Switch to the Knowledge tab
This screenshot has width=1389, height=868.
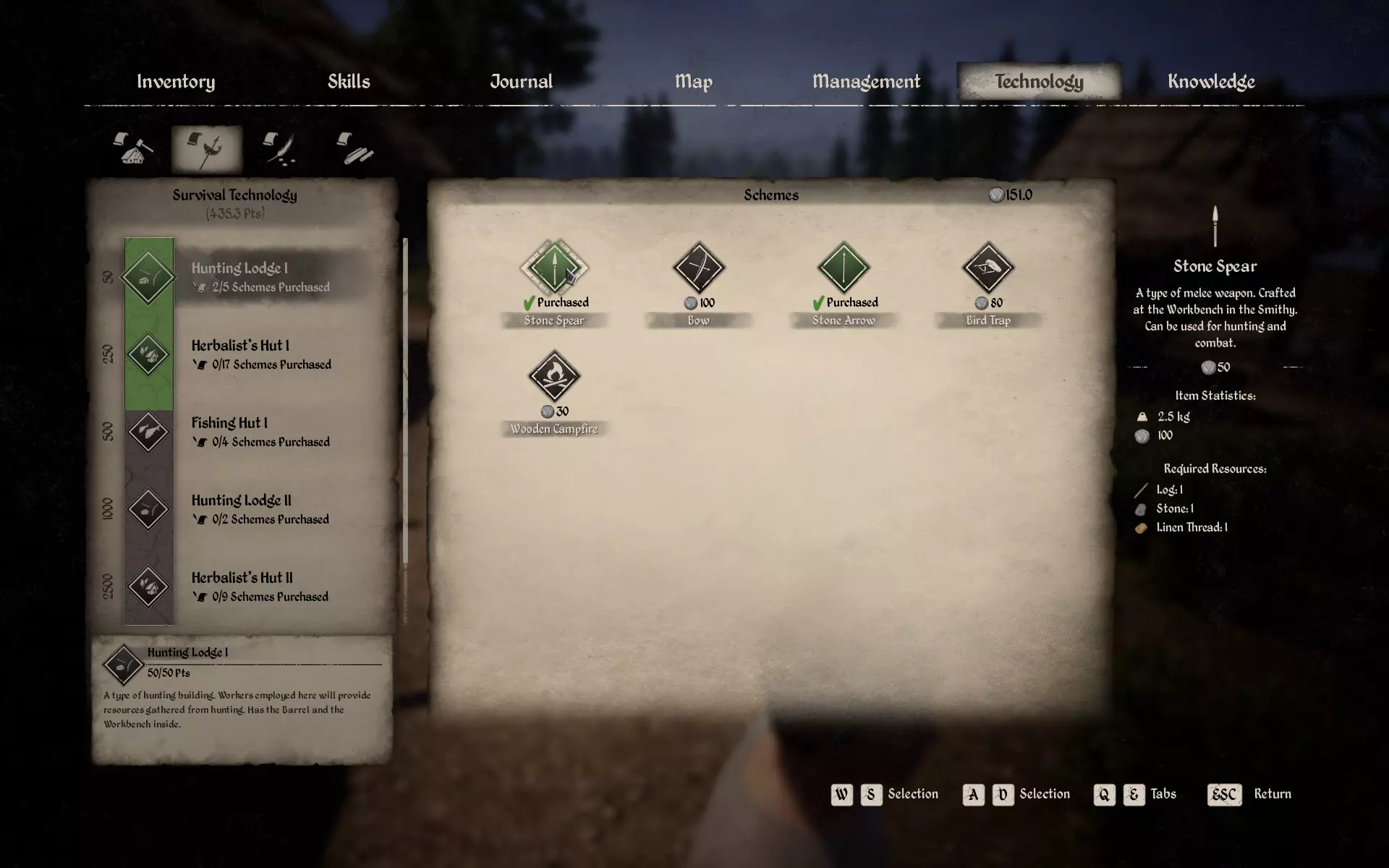point(1211,82)
